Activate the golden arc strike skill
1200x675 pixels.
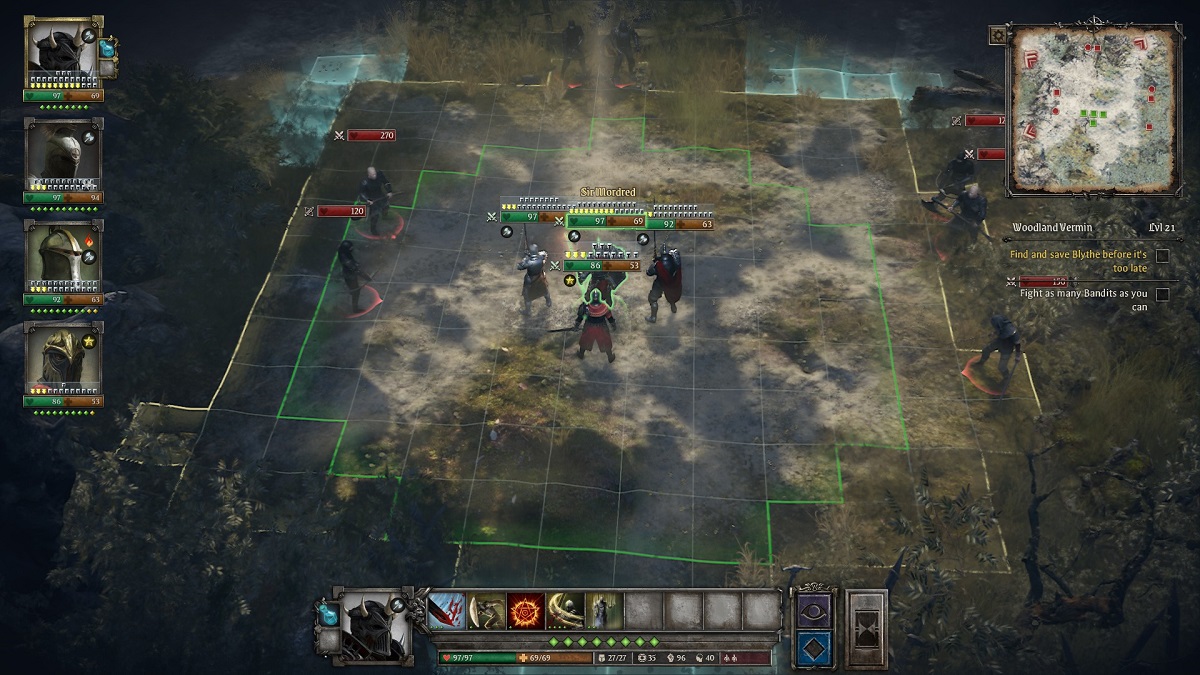click(x=565, y=610)
